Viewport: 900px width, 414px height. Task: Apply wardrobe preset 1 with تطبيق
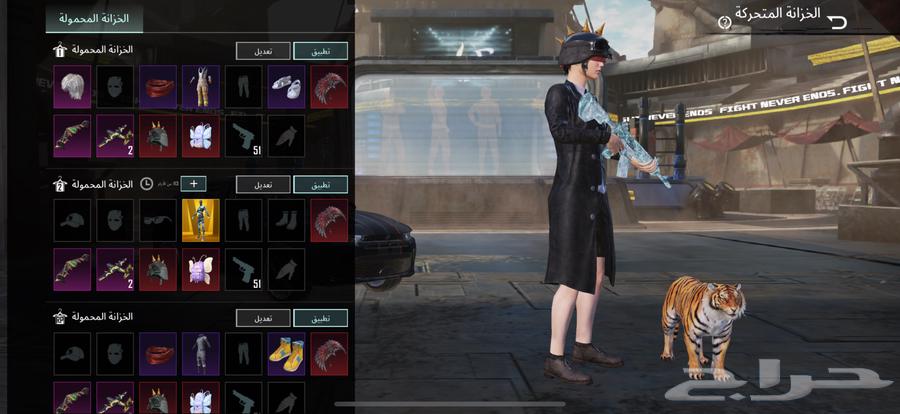click(x=321, y=50)
